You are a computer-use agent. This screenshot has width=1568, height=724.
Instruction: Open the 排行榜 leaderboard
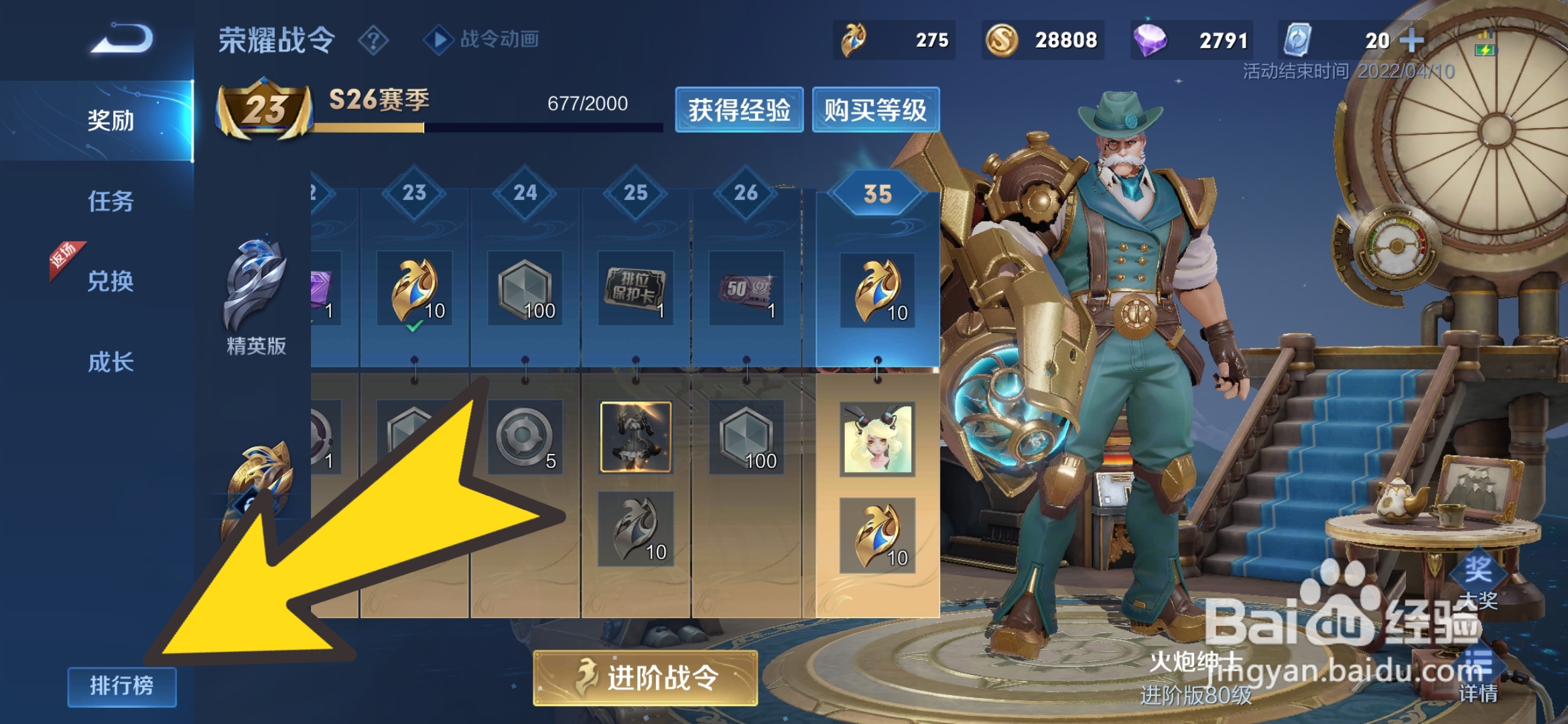(x=121, y=686)
